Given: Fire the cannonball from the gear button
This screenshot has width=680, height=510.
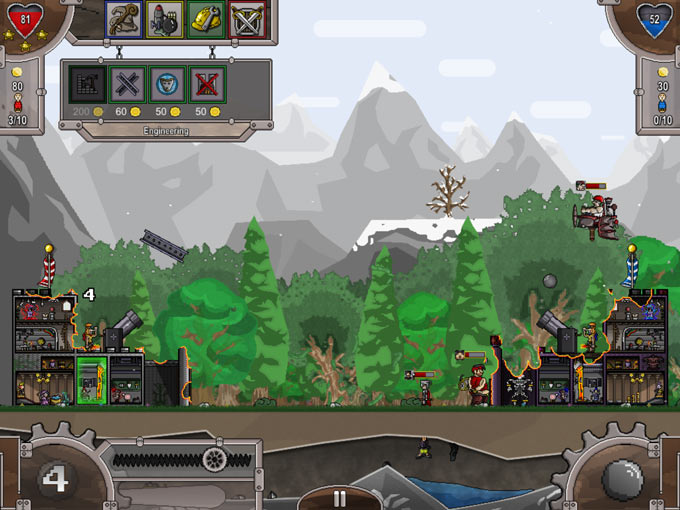Looking at the screenshot, I should pyautogui.click(x=622, y=476).
